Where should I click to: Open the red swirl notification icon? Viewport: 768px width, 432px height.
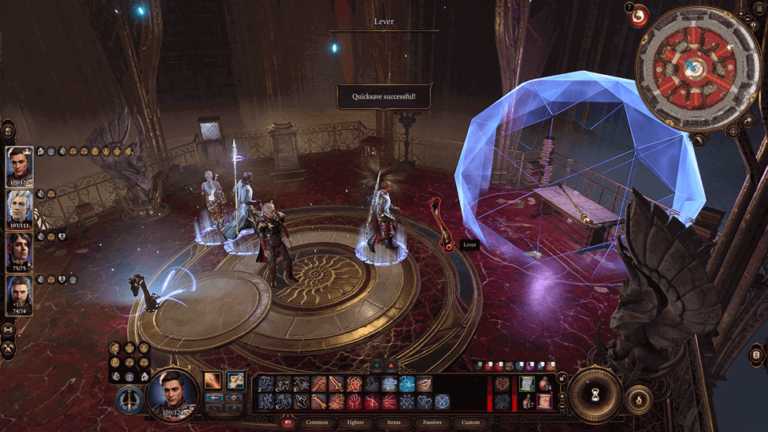click(639, 16)
